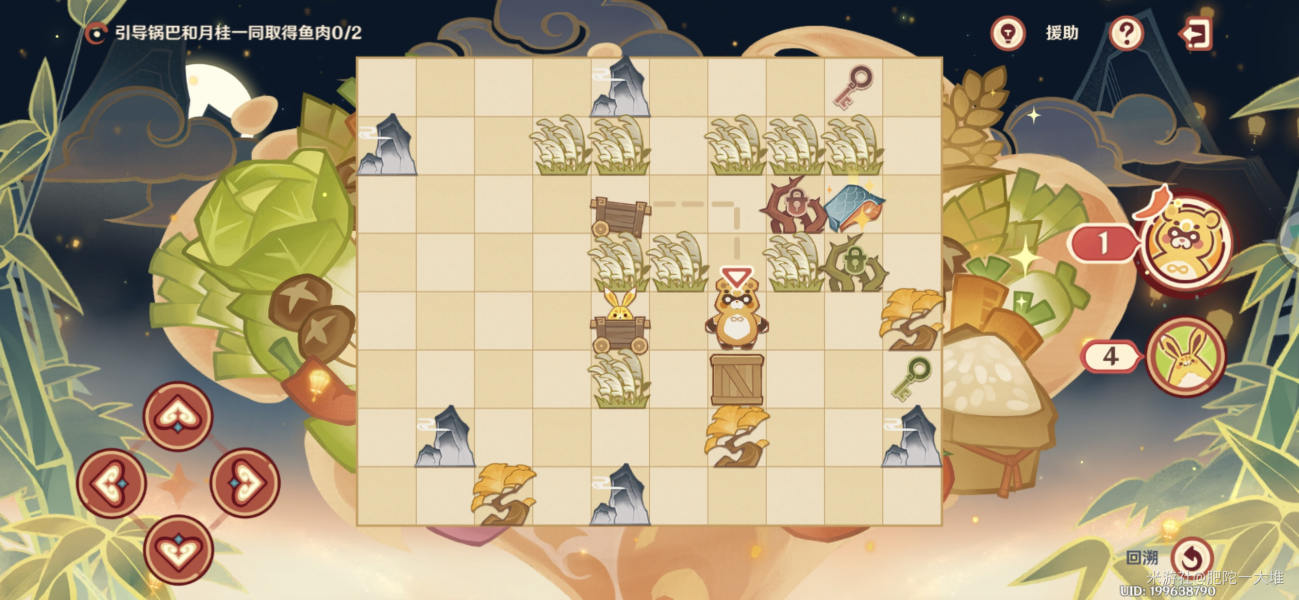Show the question mark help guide
Viewport: 1299px width, 600px height.
coord(1126,33)
